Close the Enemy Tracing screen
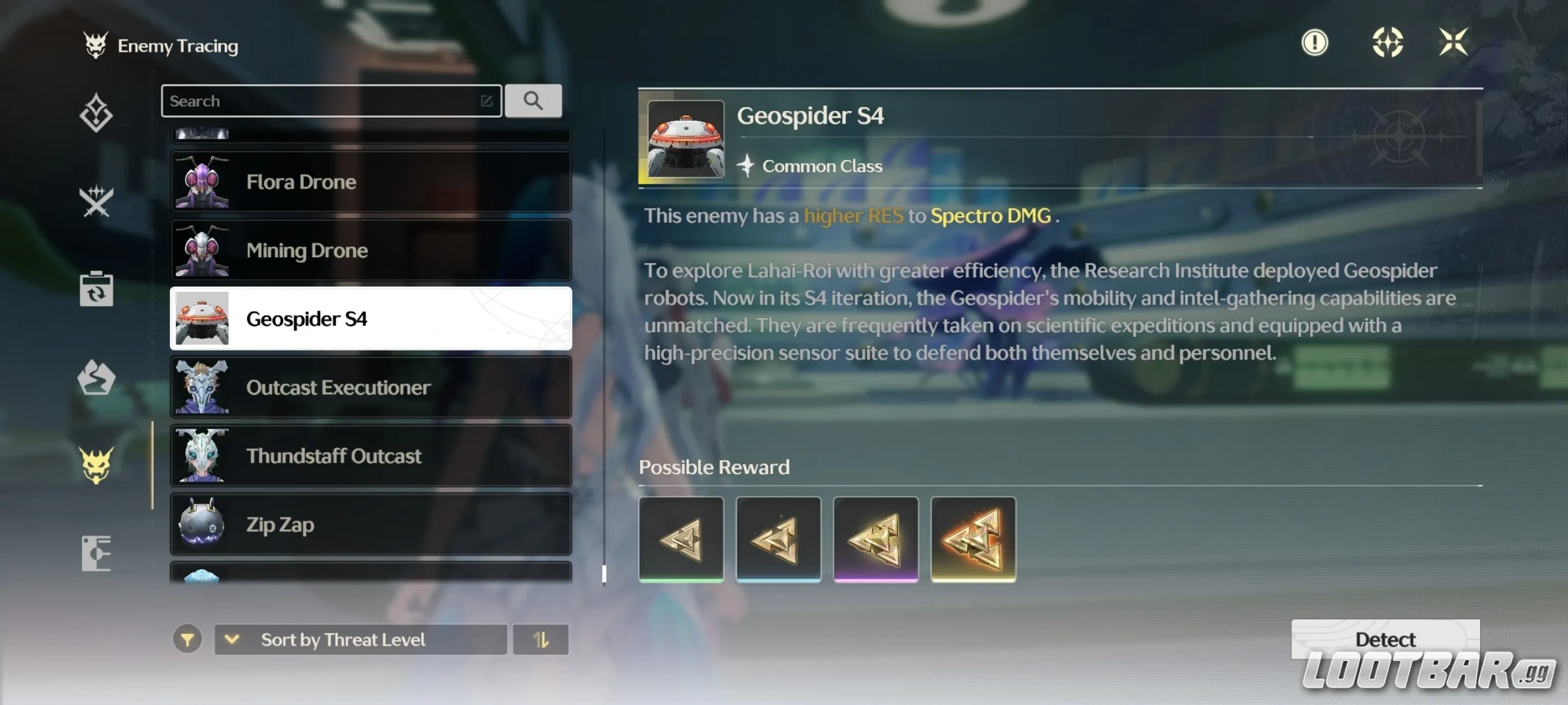Viewport: 1568px width, 705px height. pos(1453,43)
